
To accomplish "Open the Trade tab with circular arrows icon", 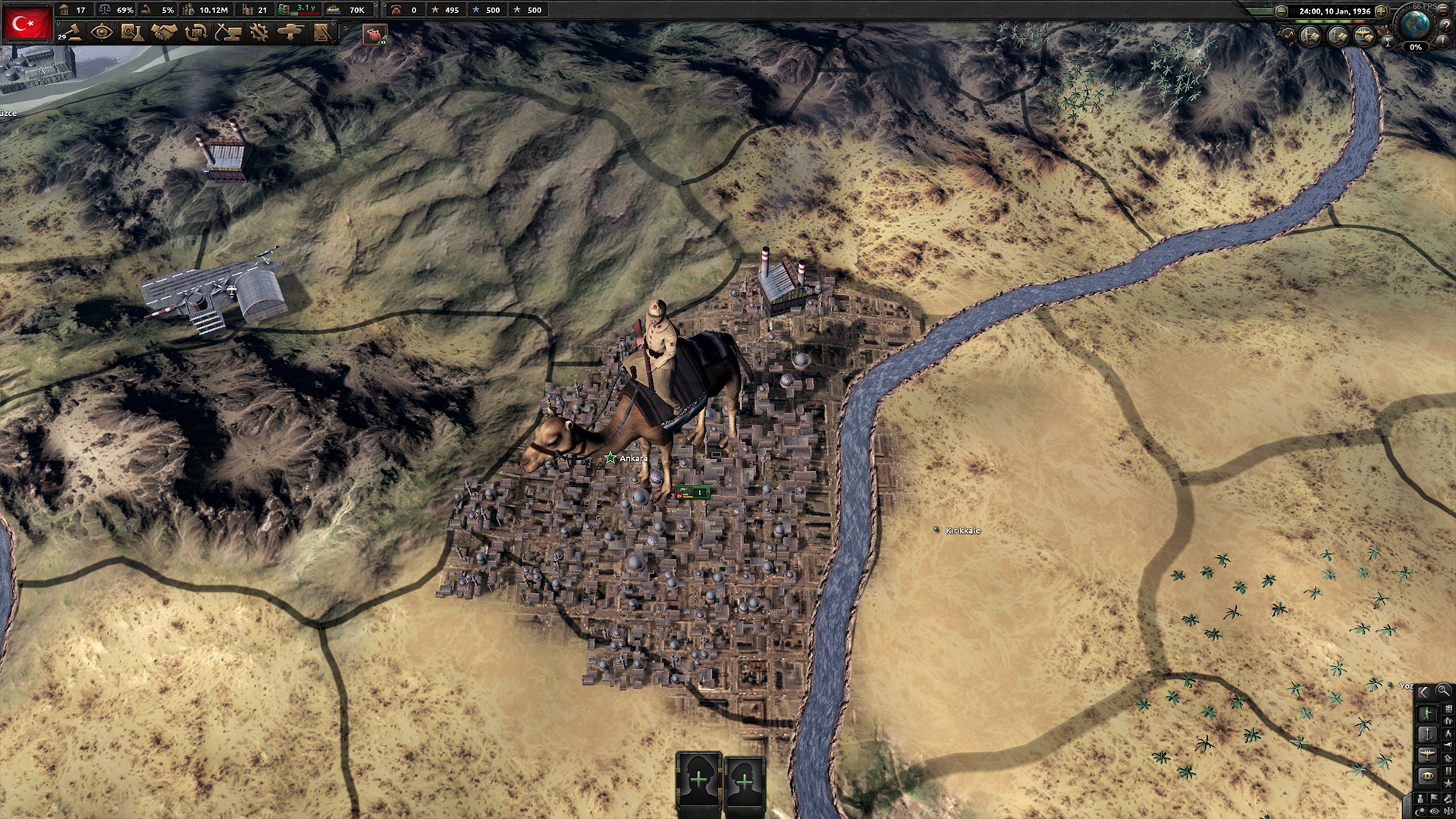I will 196,32.
